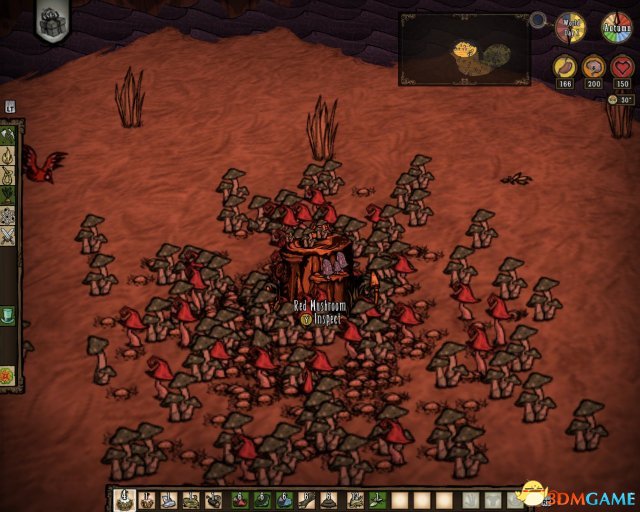Switch to the crossed swords Fight tab
640x512 pixels.
coord(9,236)
